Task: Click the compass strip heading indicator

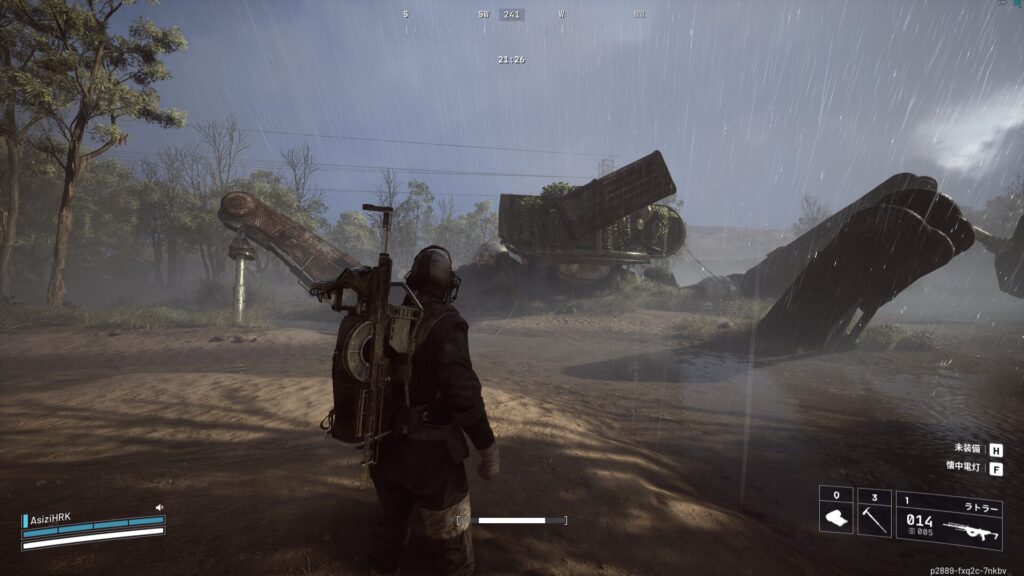Action: 512,15
